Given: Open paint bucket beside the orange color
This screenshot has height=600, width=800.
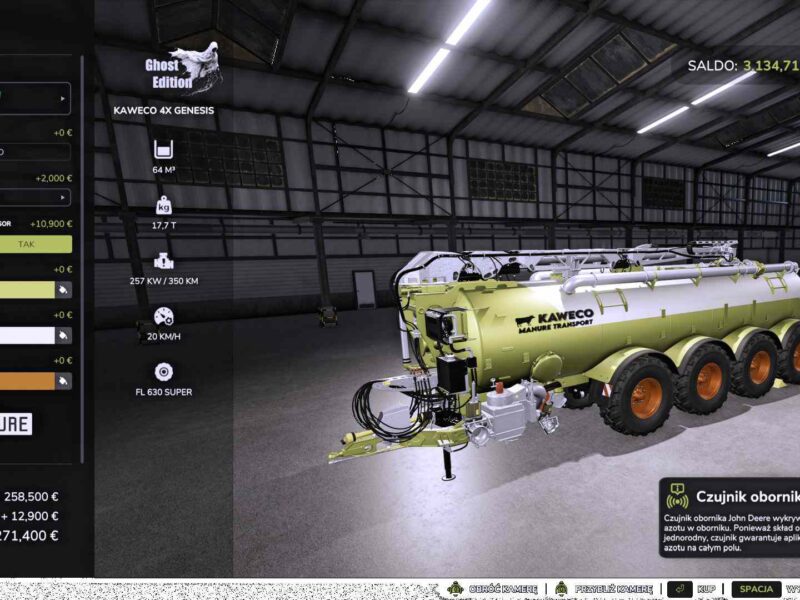Looking at the screenshot, I should pyautogui.click(x=63, y=380).
